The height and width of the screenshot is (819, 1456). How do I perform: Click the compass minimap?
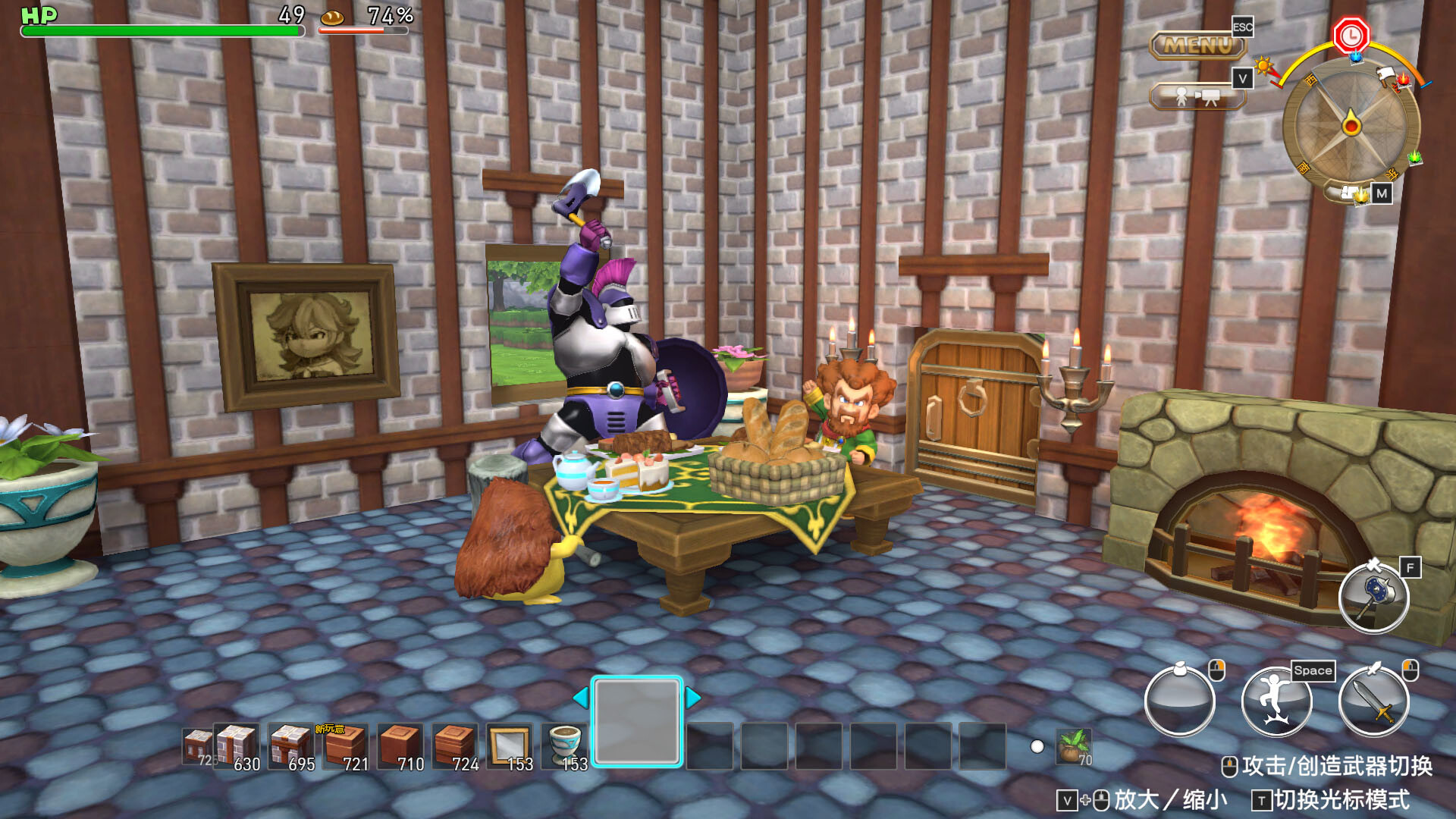[x=1351, y=125]
